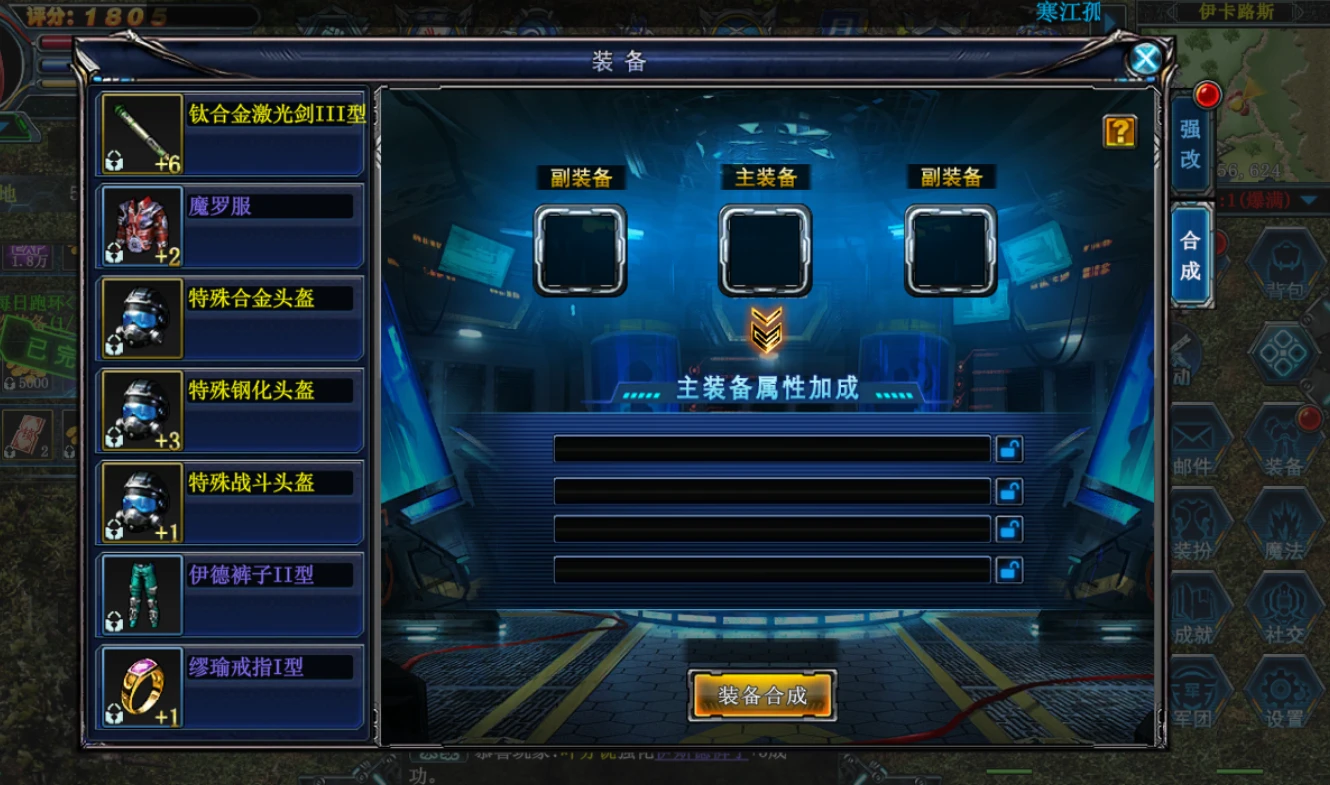This screenshot has width=1330, height=785.
Task: Choose the 特殊合金头盔 helmet
Action: tap(232, 318)
